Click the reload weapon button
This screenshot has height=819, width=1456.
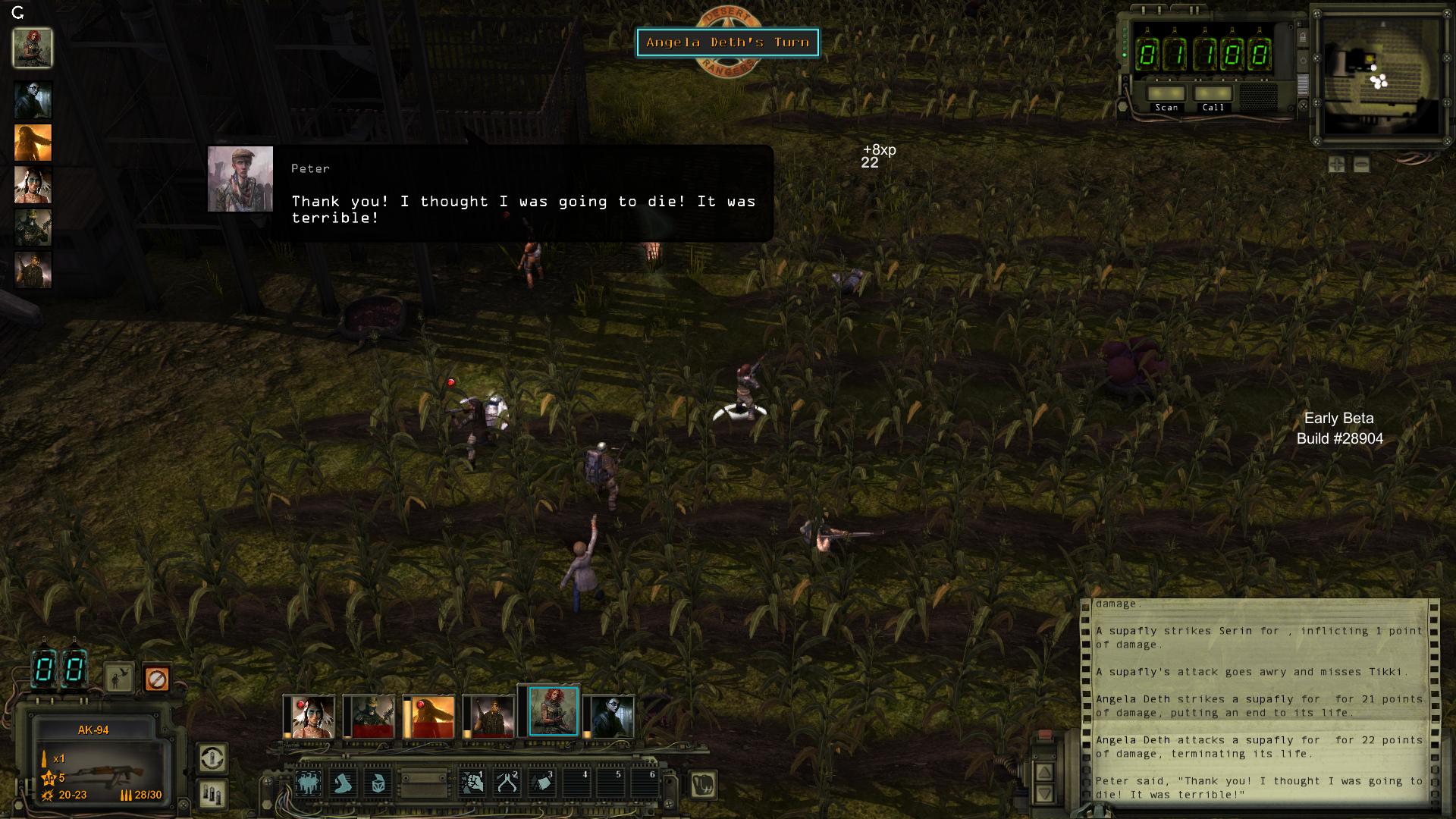tap(212, 758)
